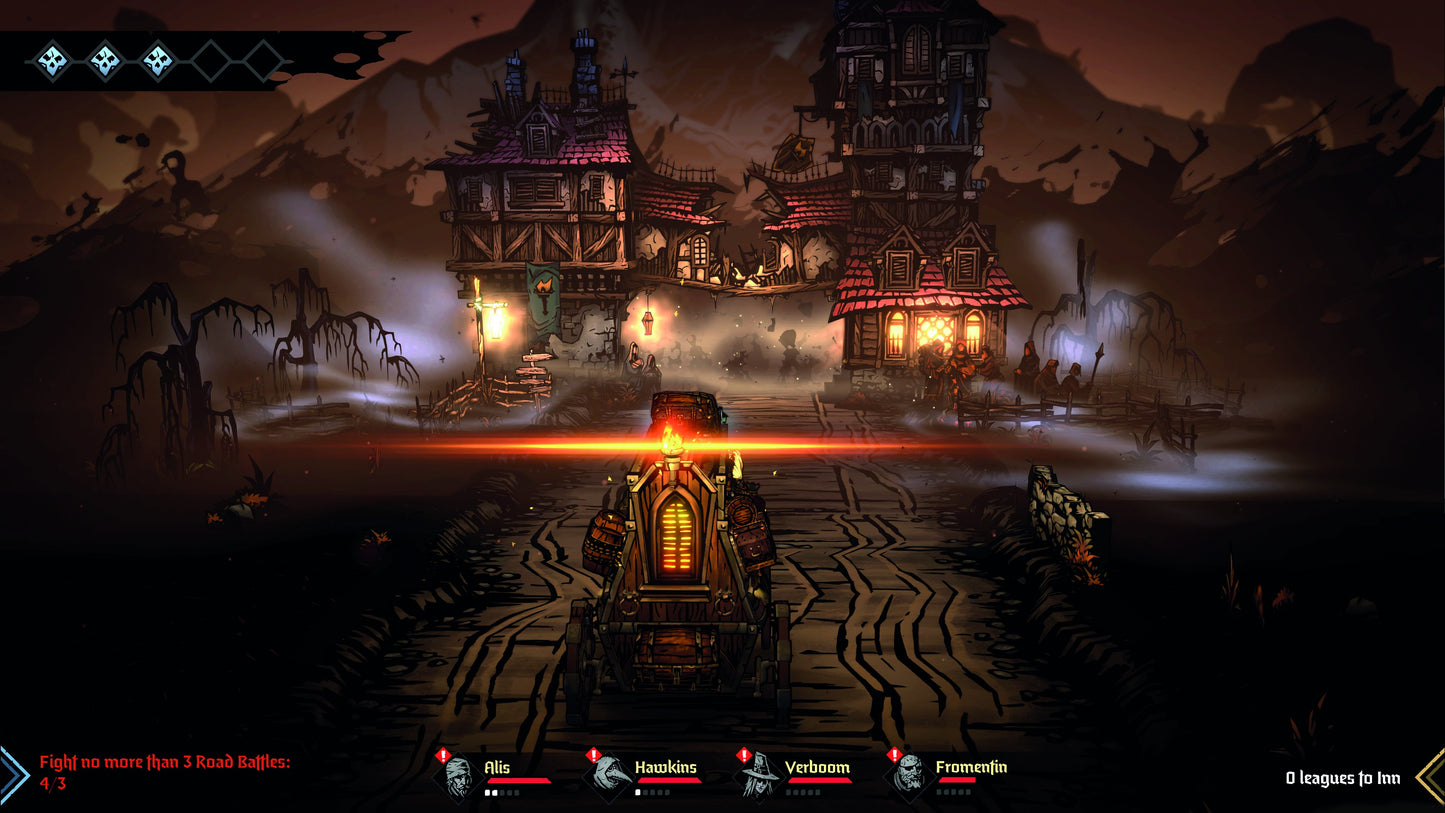Viewport: 1445px width, 813px height.
Task: Select Verboom's hero portrait
Action: pyautogui.click(x=758, y=778)
